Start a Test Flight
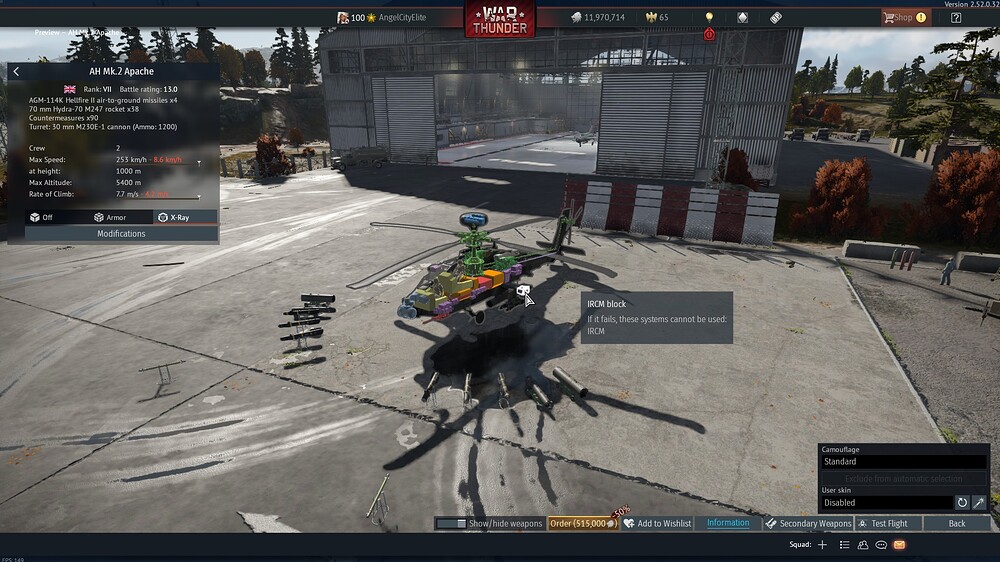The image size is (1000, 562). (884, 523)
